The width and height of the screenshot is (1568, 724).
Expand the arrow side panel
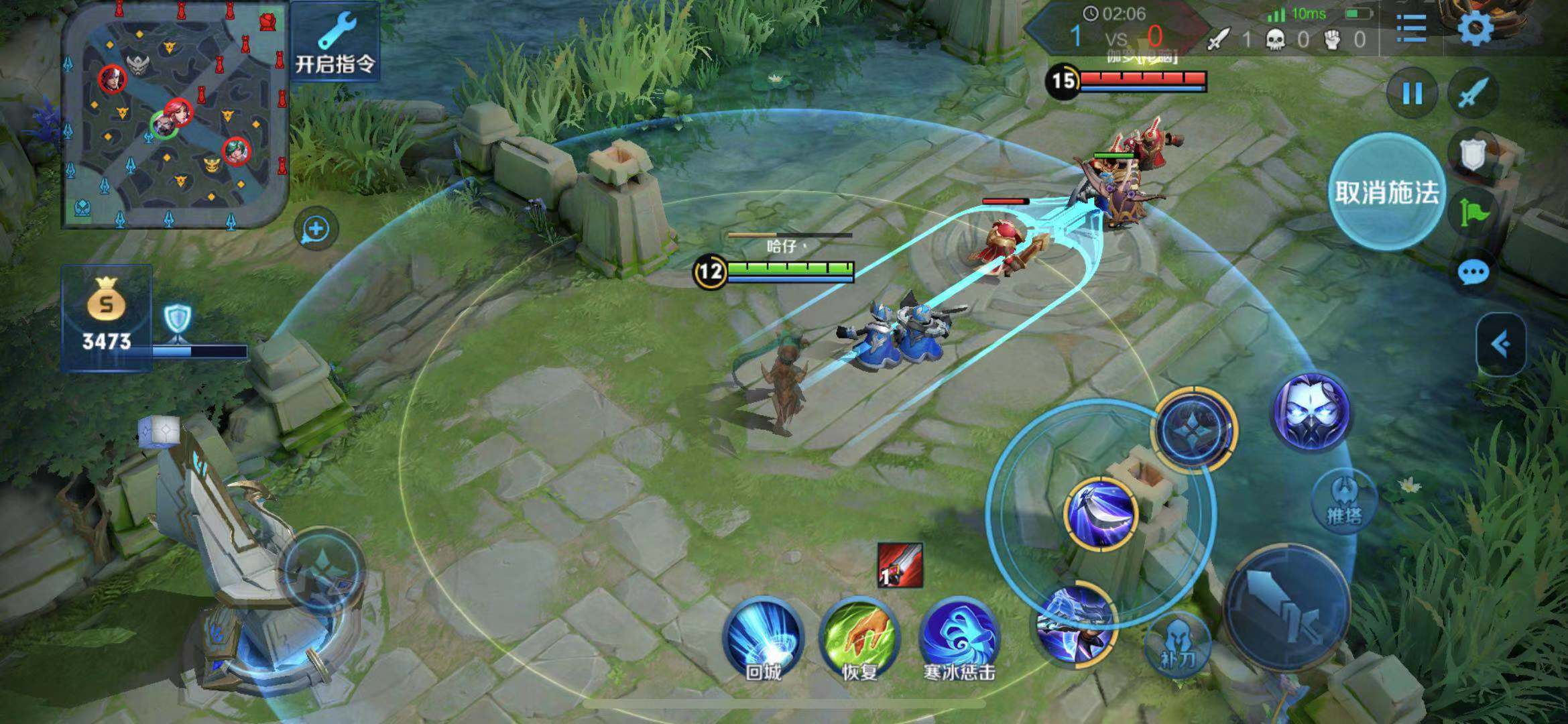click(x=1501, y=345)
